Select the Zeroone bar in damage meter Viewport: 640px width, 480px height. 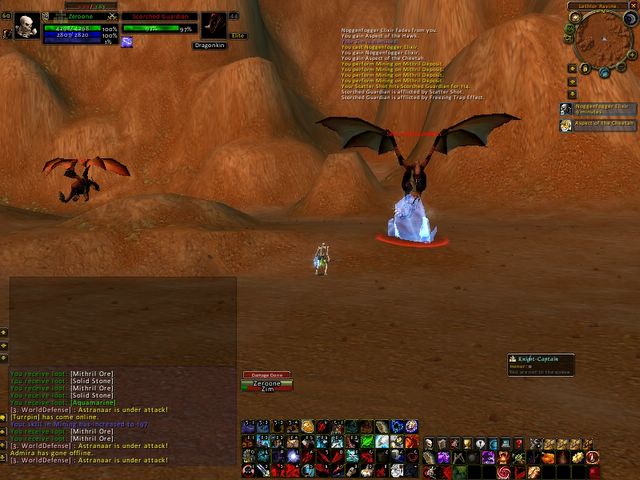pyautogui.click(x=267, y=383)
